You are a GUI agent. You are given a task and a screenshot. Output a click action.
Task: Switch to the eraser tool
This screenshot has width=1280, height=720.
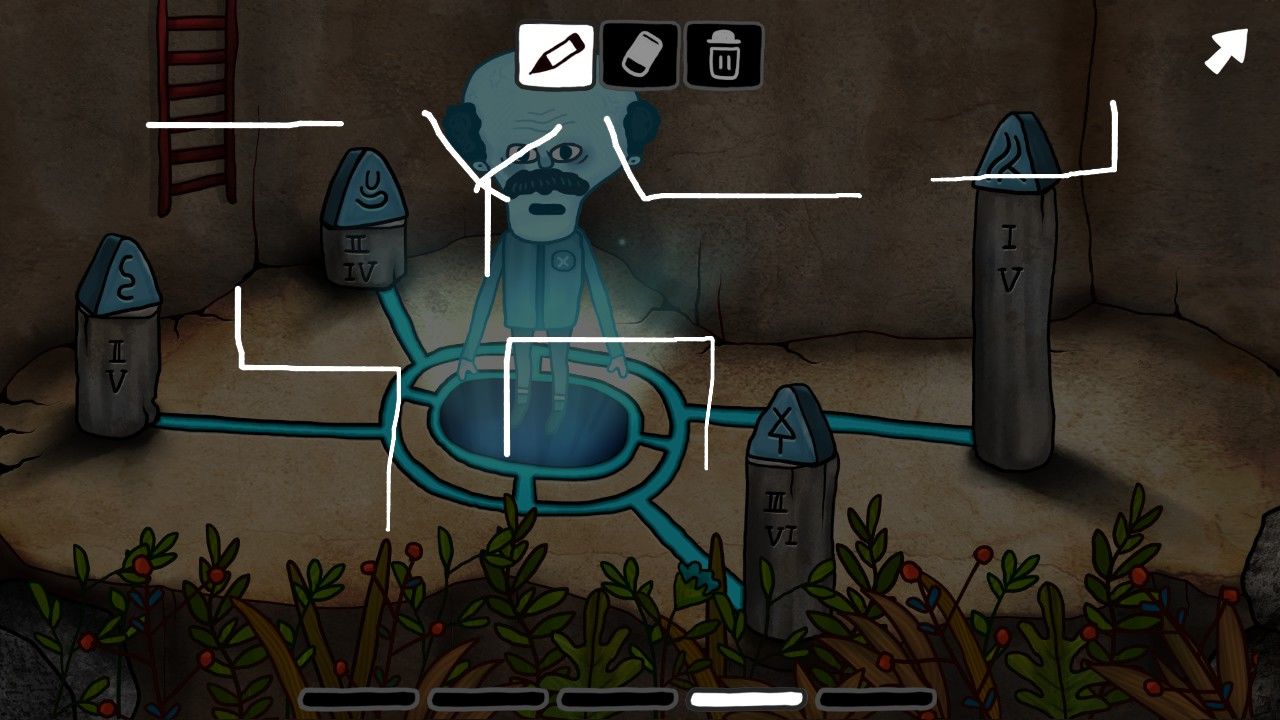(x=640, y=55)
